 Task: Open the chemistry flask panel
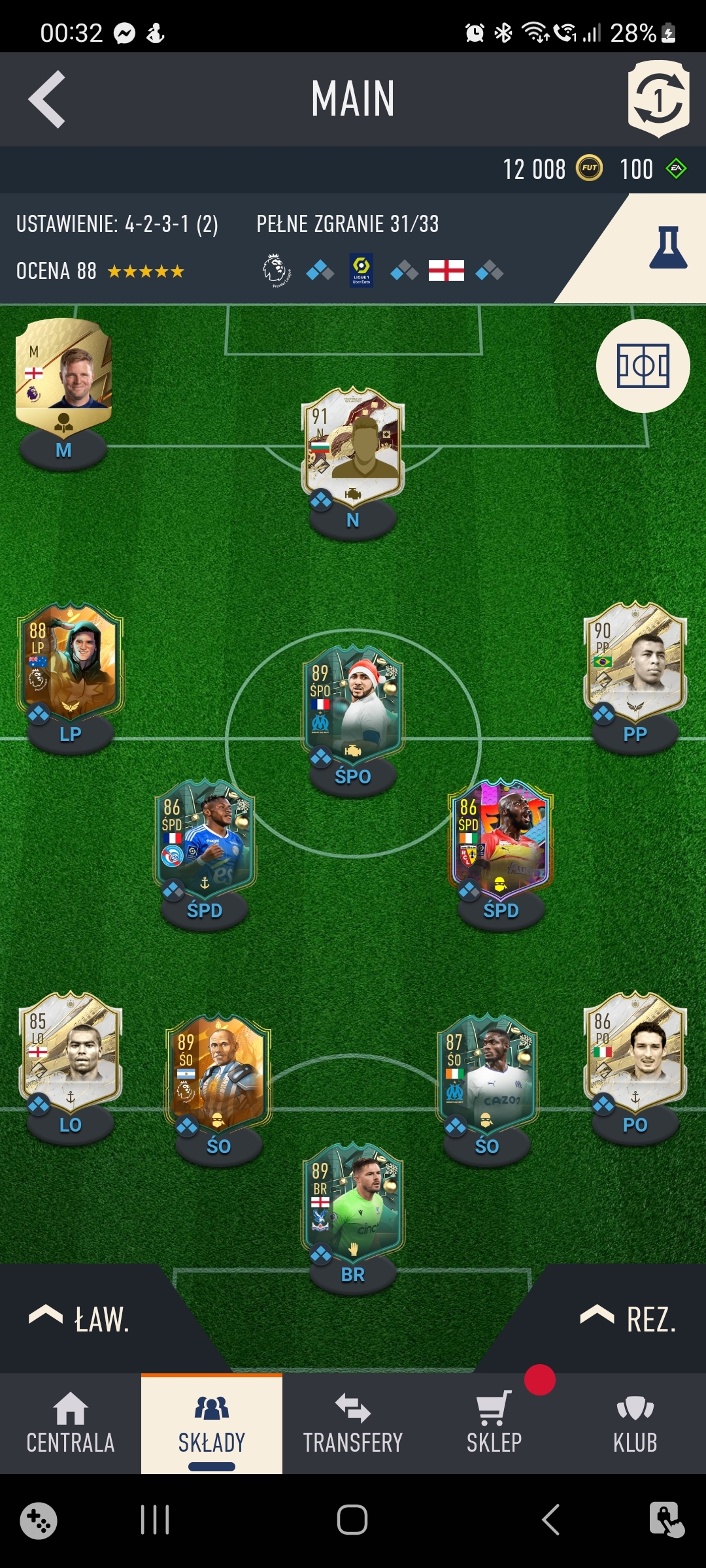coord(667,248)
